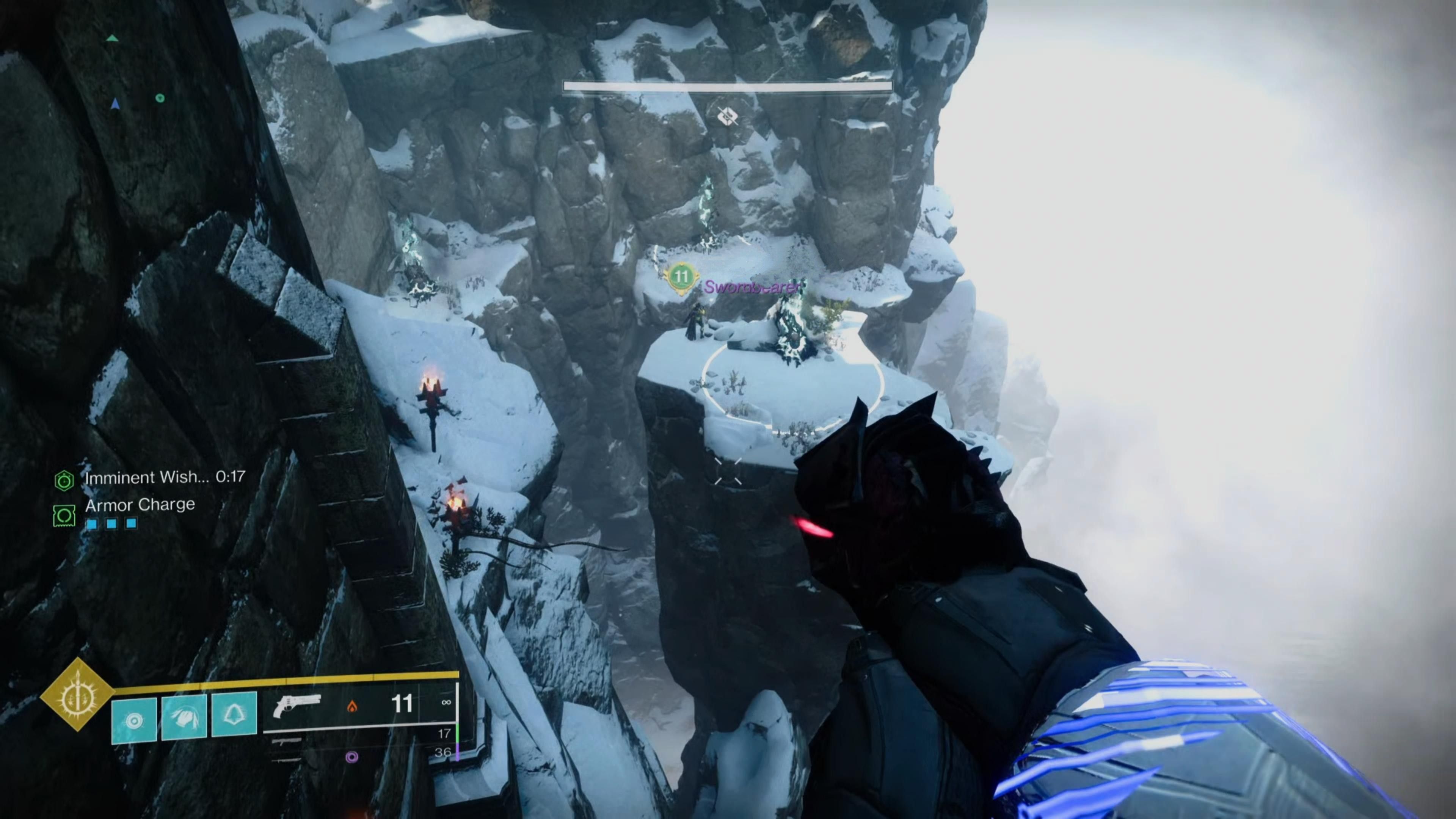1456x819 pixels.
Task: Choose the heavy weapon slot
Action: tap(287, 760)
